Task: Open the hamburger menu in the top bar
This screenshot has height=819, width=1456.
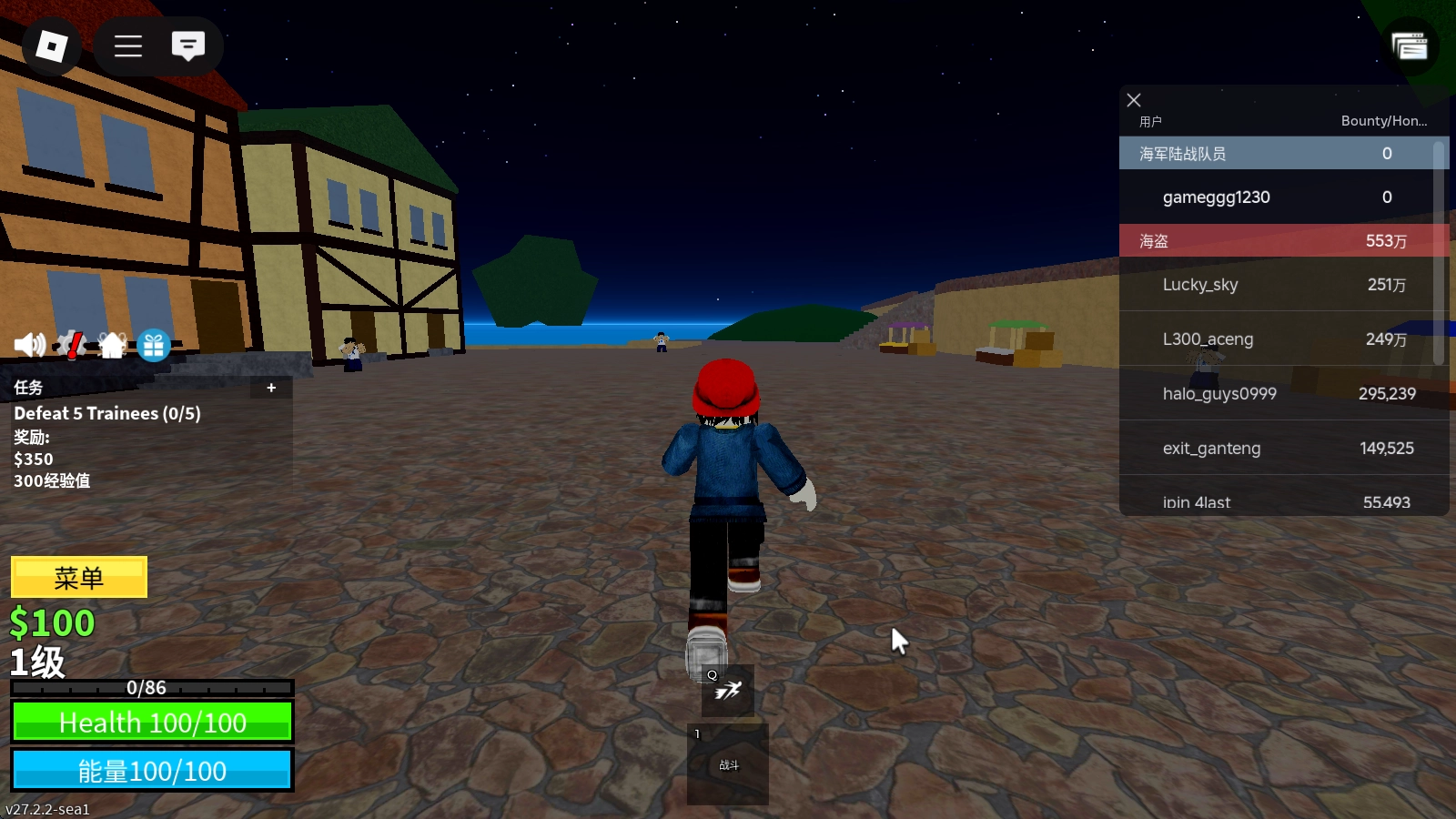Action: (128, 46)
